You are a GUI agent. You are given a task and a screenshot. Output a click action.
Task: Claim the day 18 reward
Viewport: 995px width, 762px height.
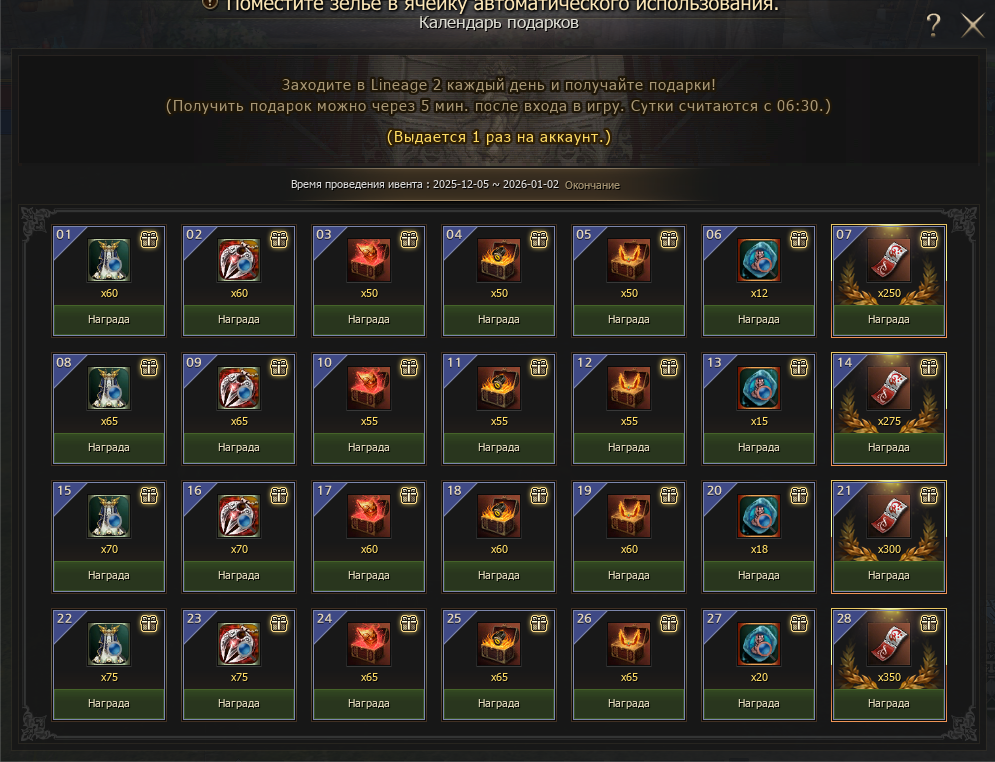point(498,576)
